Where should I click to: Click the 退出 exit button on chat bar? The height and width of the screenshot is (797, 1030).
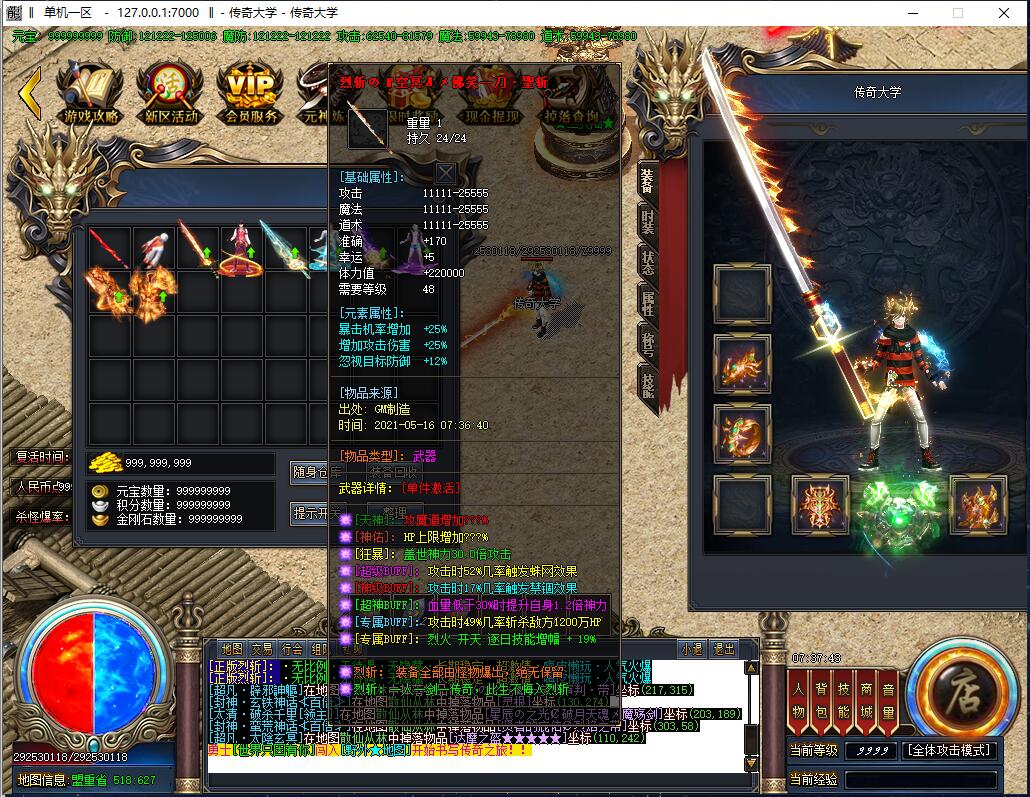click(x=723, y=649)
